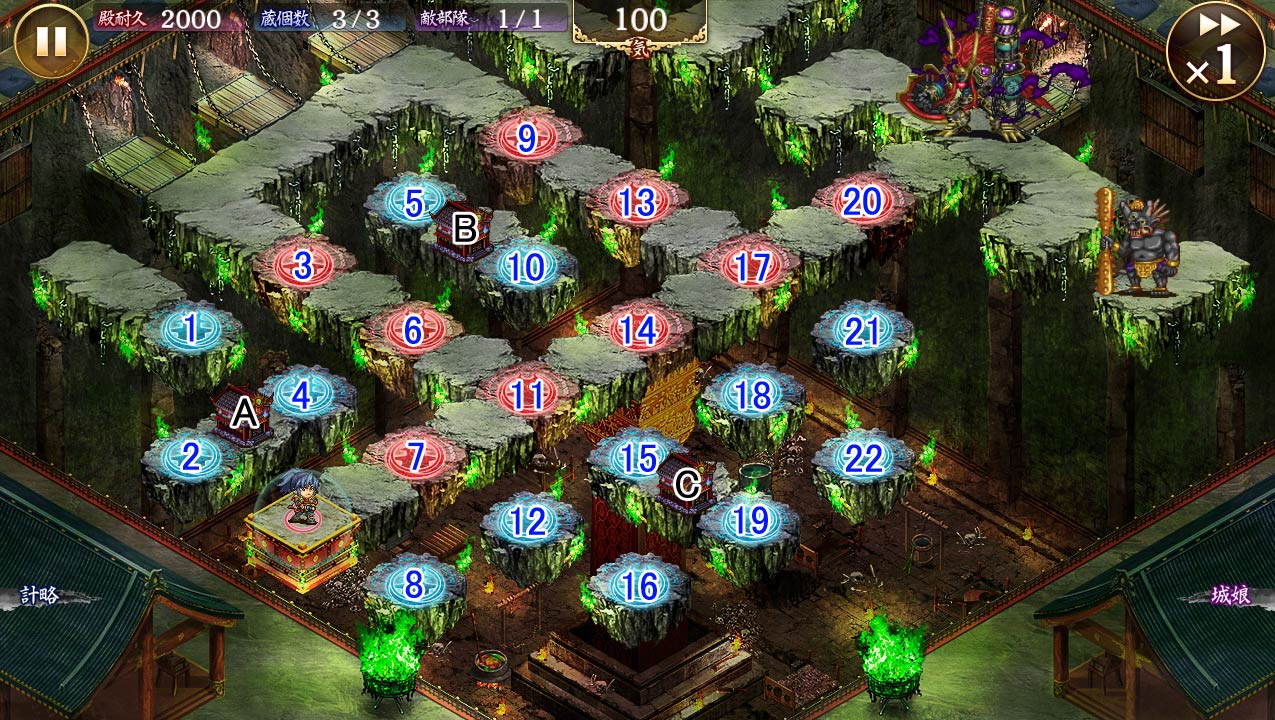
Task: Choose red deployment tile 11
Action: click(x=526, y=395)
